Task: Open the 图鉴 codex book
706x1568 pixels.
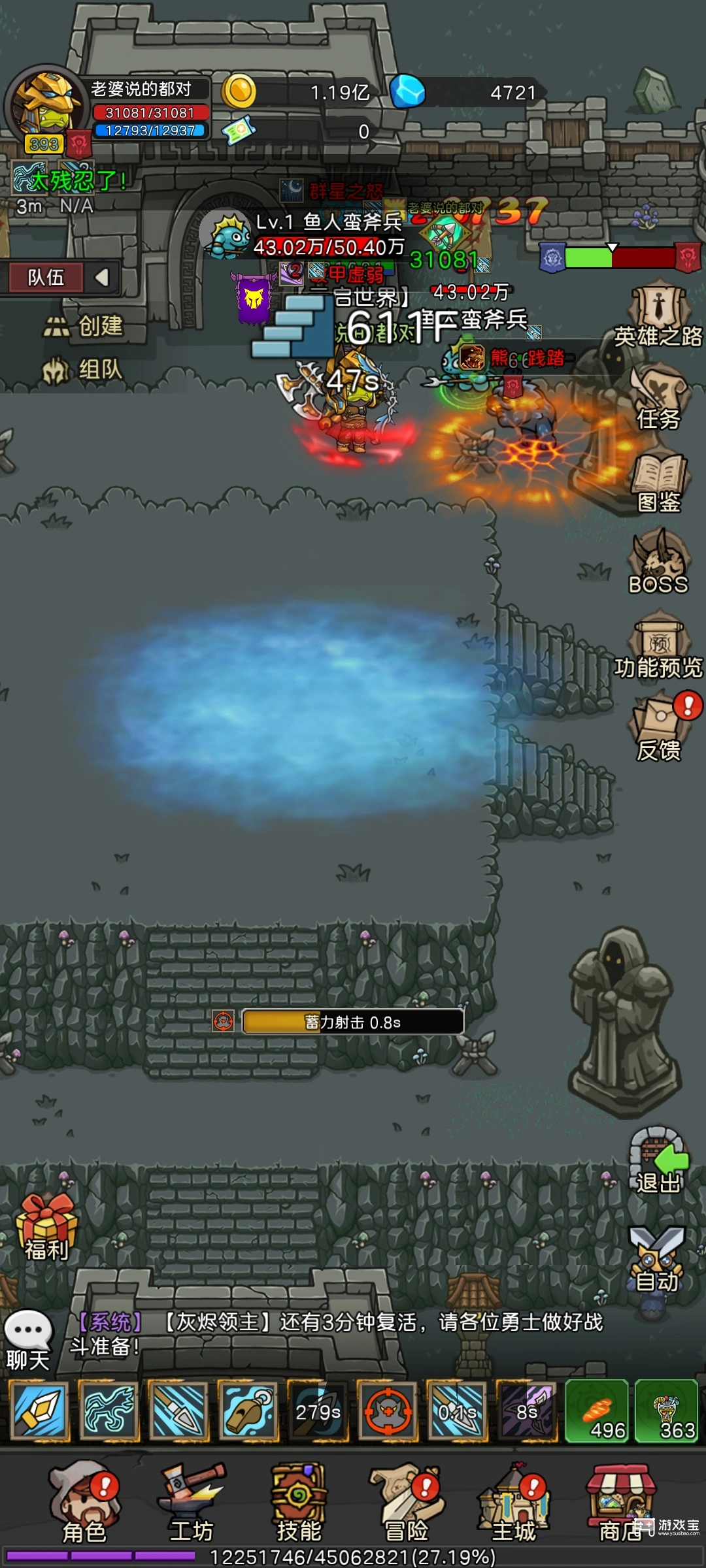Action: (x=659, y=482)
